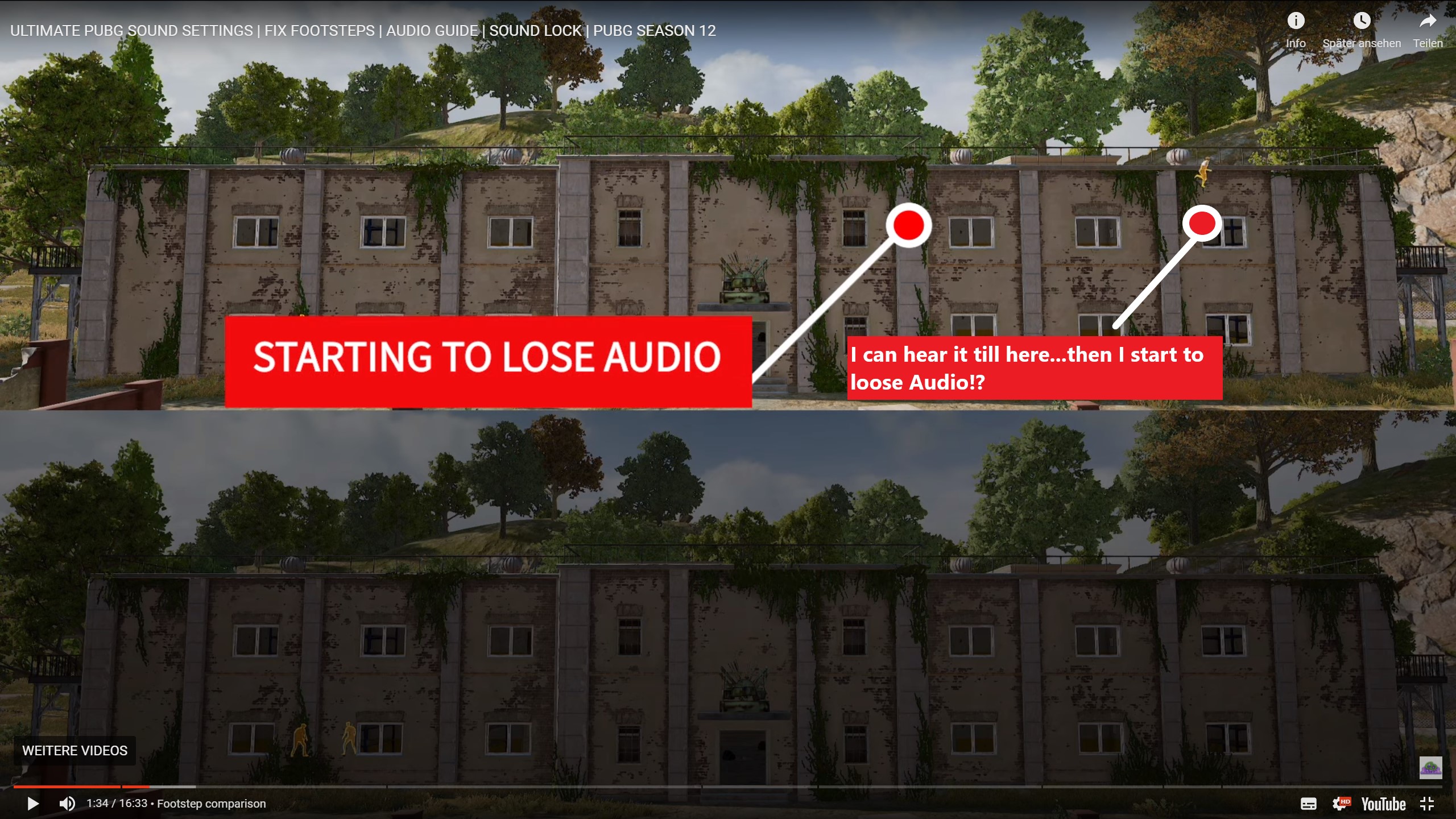This screenshot has height=819, width=1456.
Task: Click the Footstep comparison chapter label
Action: coord(212,804)
